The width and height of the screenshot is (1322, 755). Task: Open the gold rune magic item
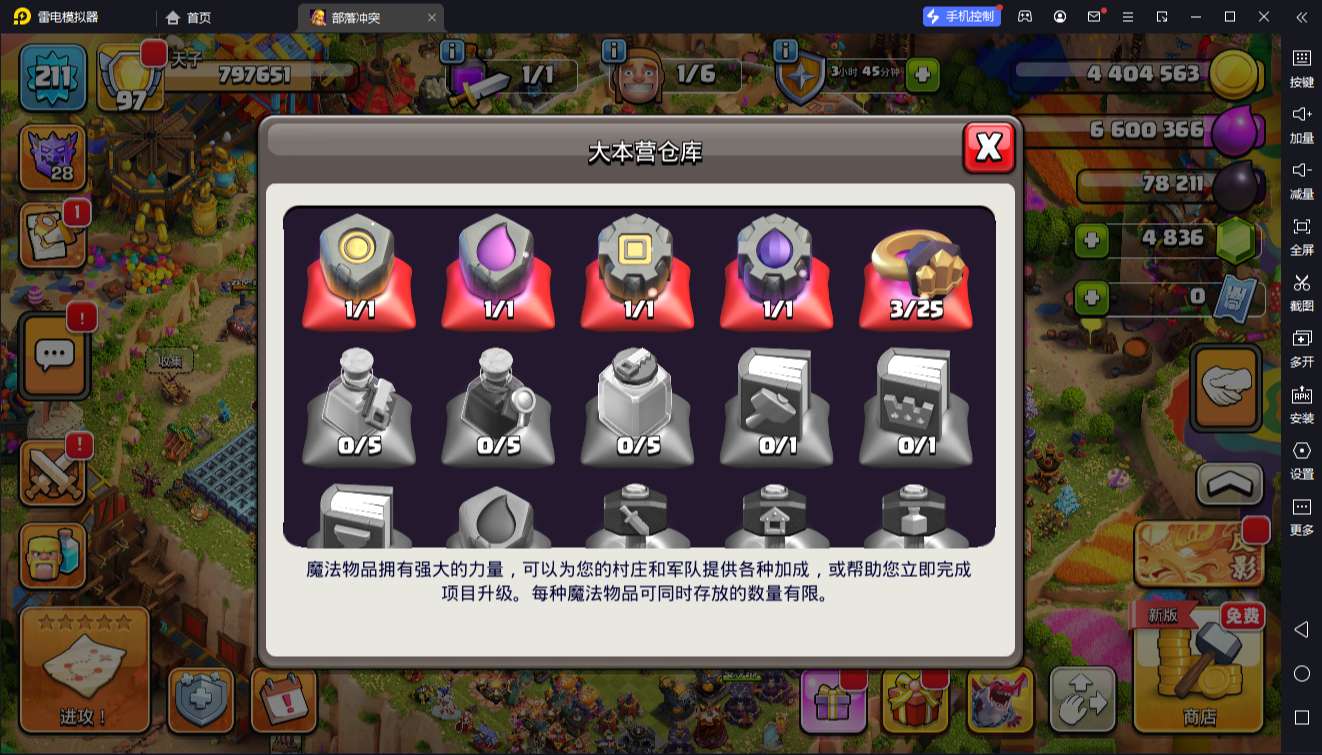tap(358, 270)
